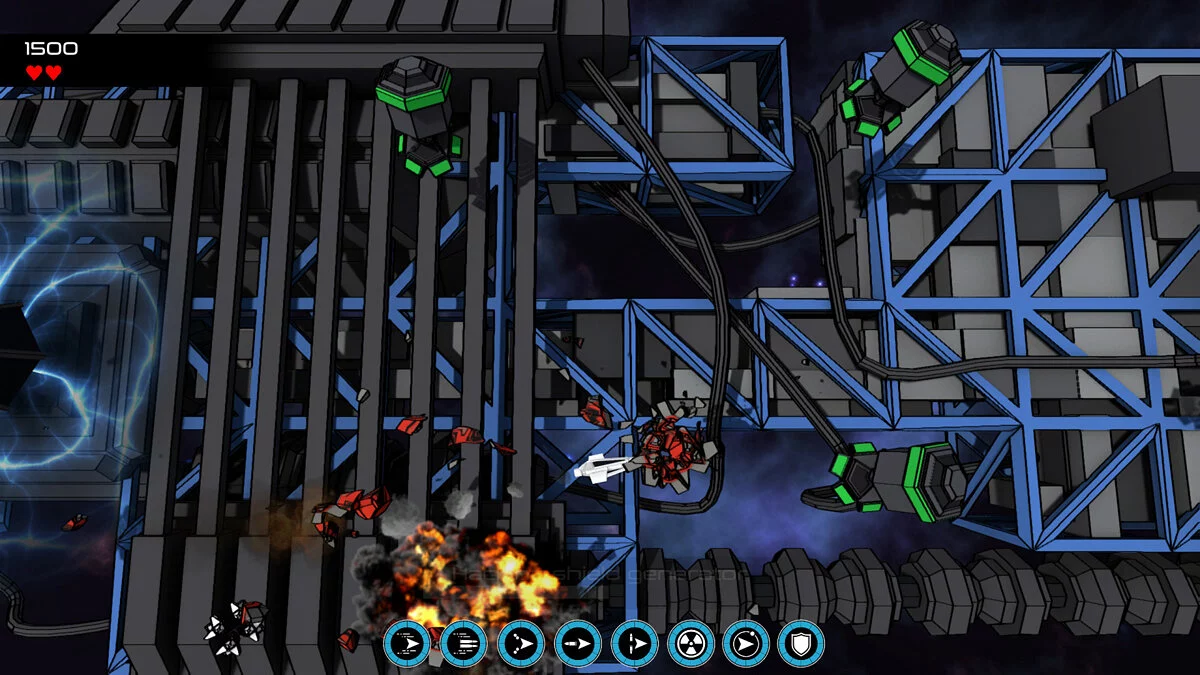This screenshot has height=675, width=1200.
Task: Select the missile weapon icon
Action: click(x=578, y=644)
